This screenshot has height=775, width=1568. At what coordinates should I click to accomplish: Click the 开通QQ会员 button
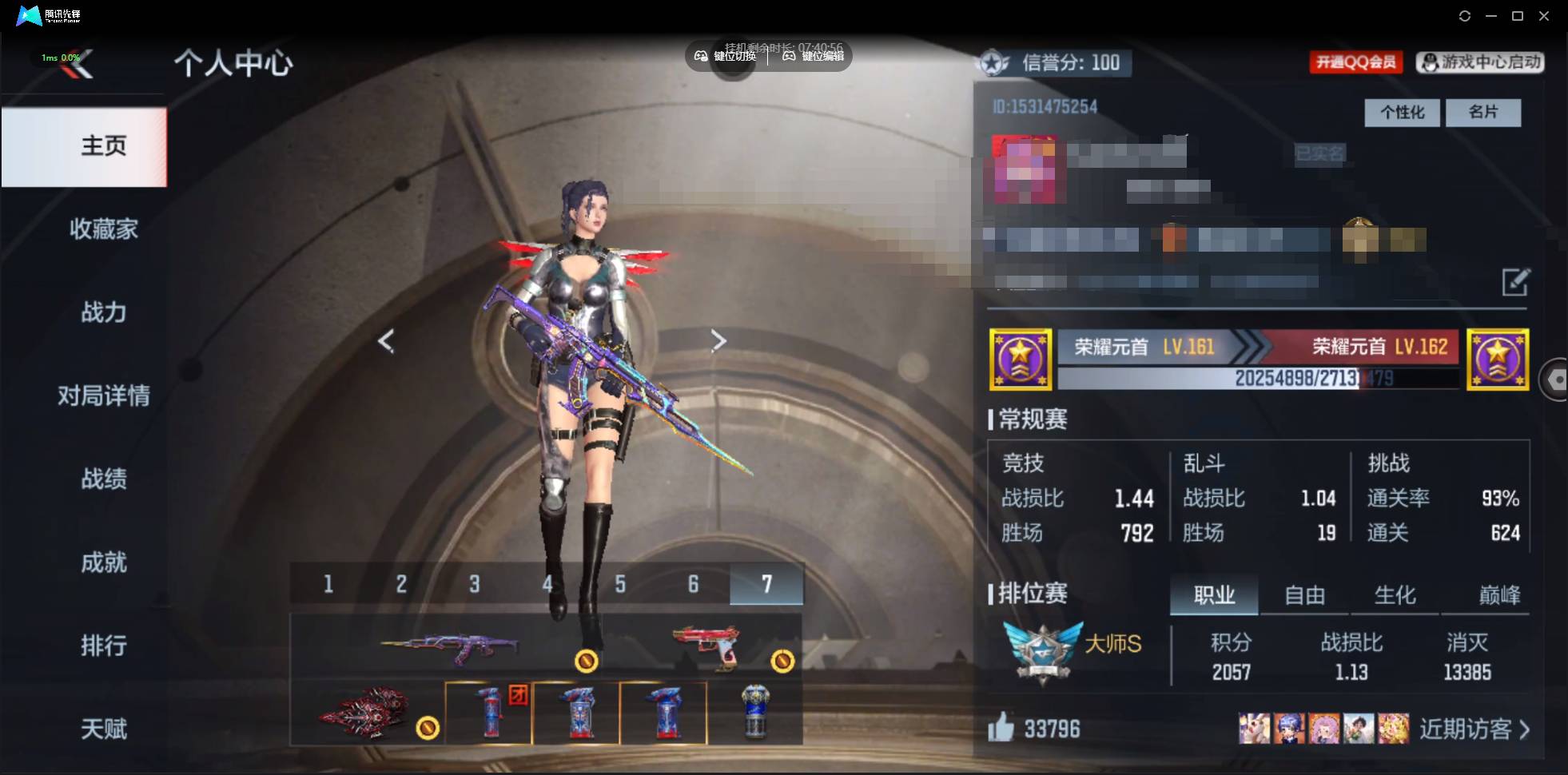(x=1358, y=63)
